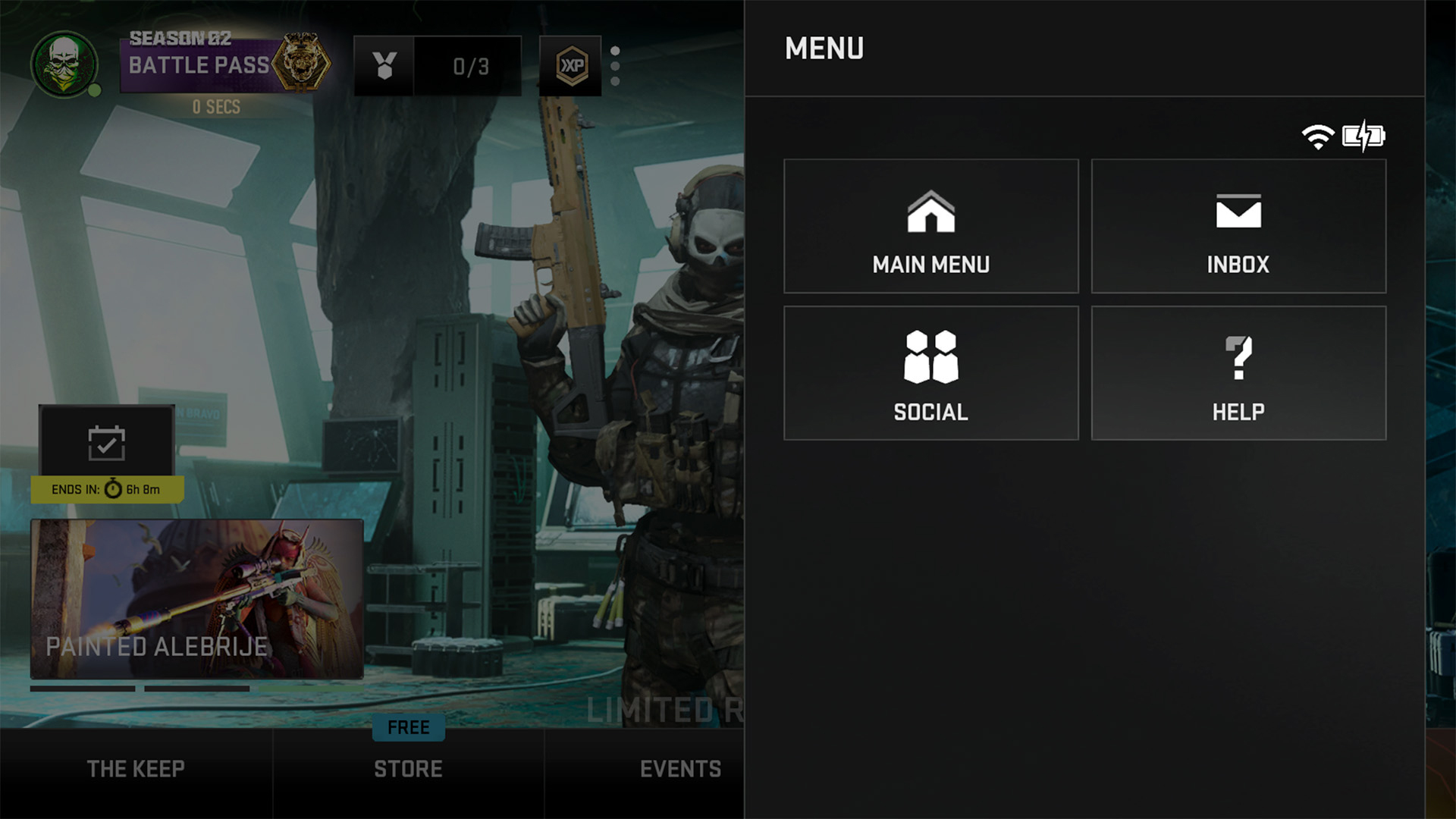This screenshot has width=1456, height=819.
Task: Open Social from the players icon
Action: tap(931, 372)
